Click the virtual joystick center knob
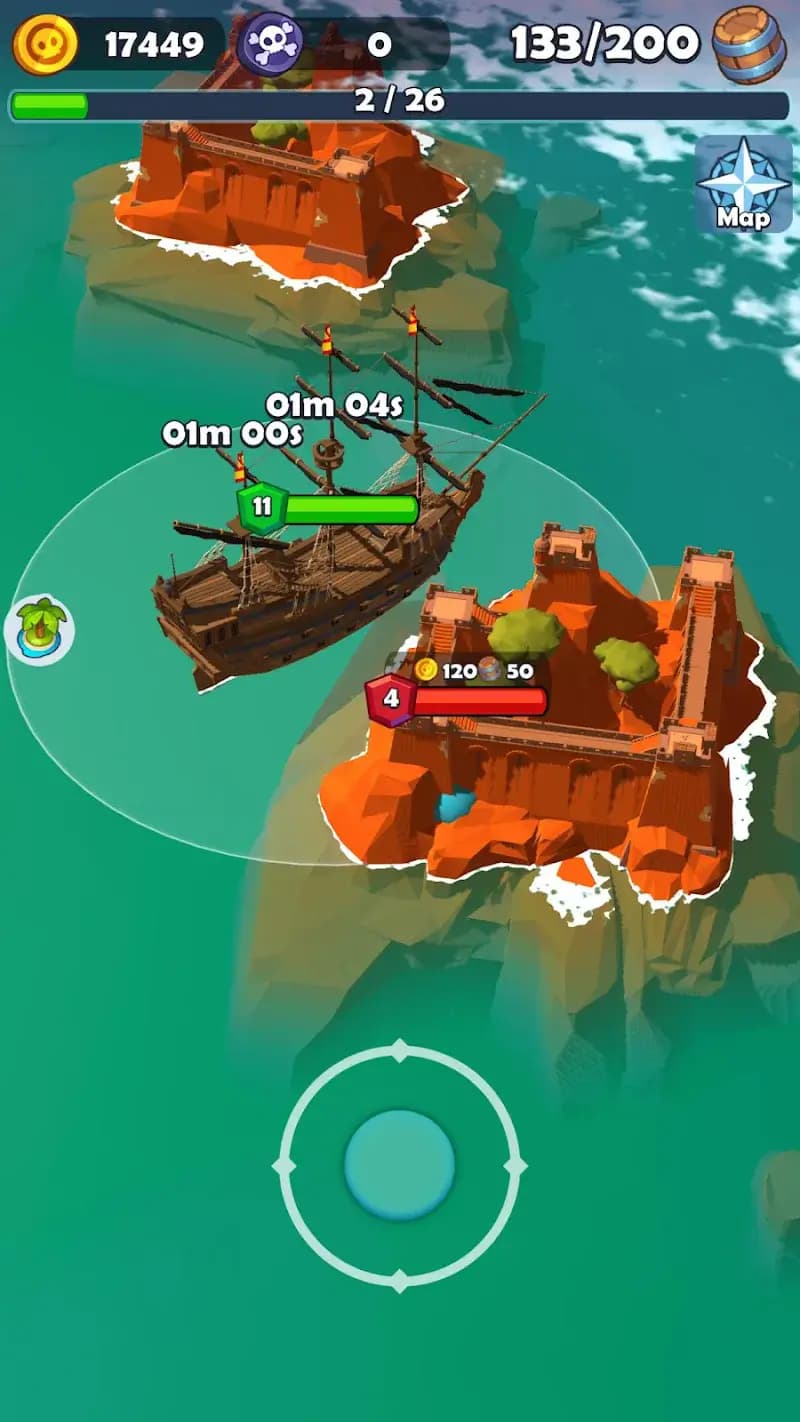 [x=399, y=1166]
